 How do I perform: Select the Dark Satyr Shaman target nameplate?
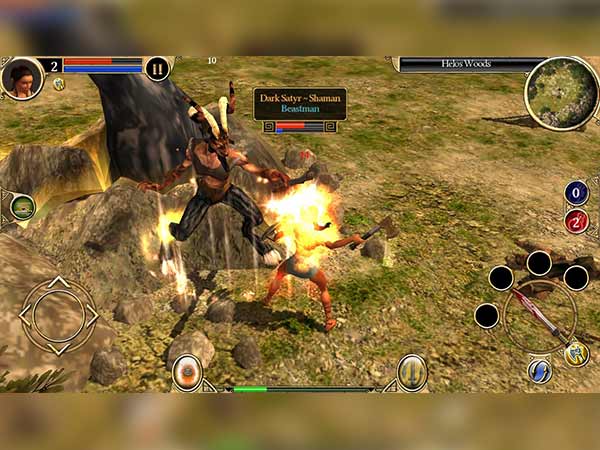point(300,104)
